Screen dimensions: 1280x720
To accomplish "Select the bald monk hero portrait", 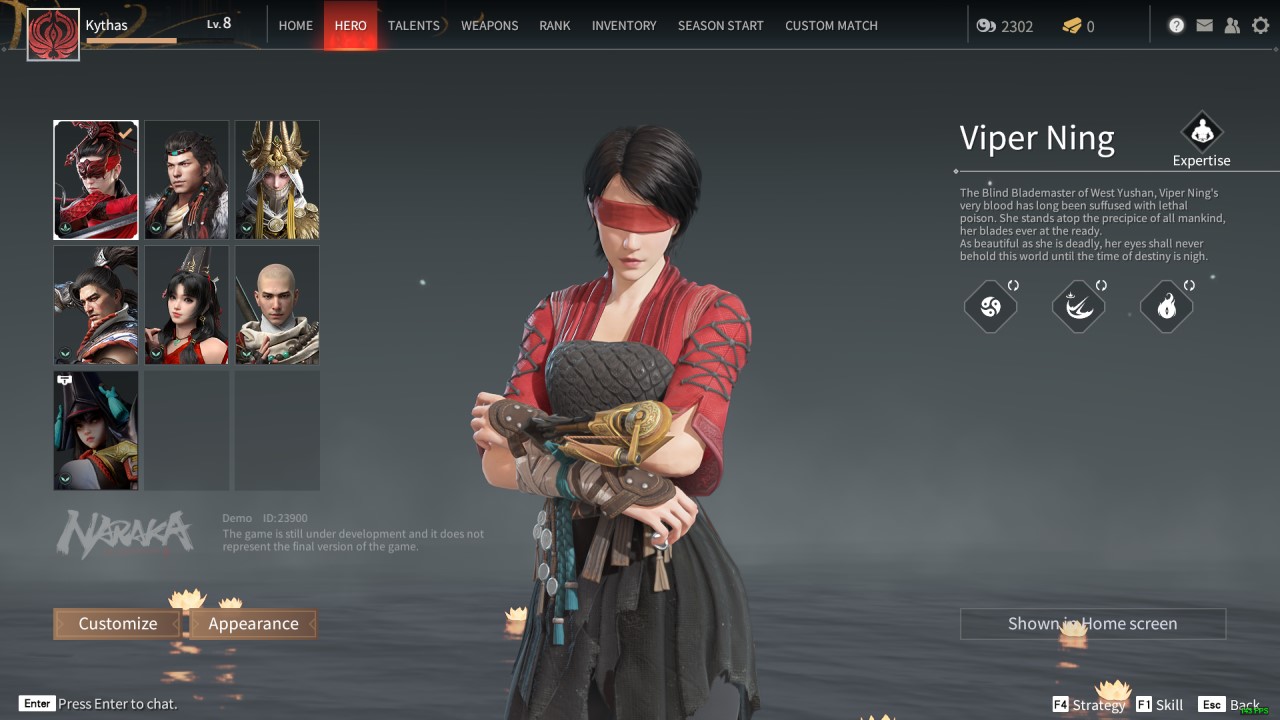I will click(277, 305).
